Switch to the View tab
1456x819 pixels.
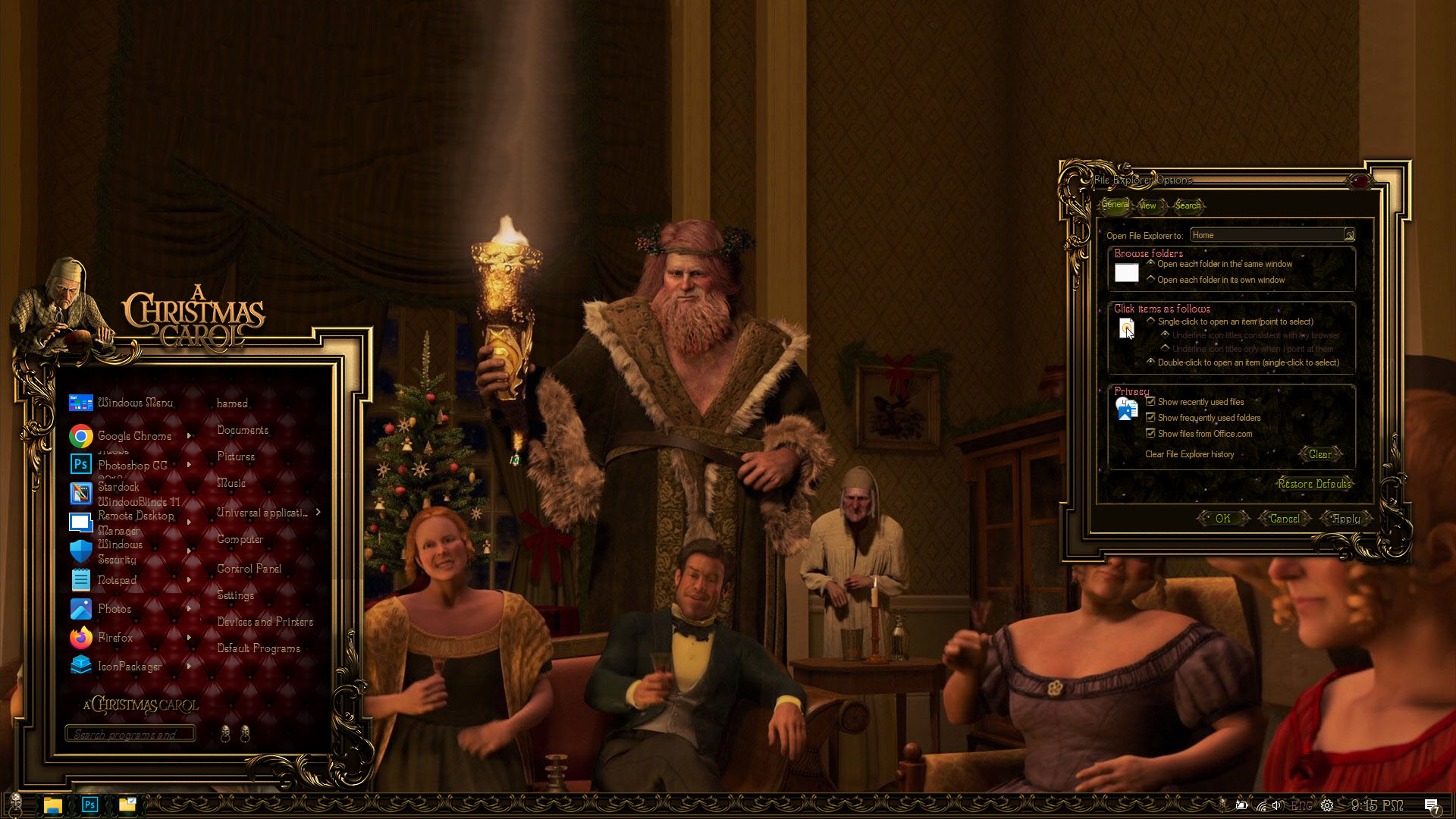coord(1147,206)
